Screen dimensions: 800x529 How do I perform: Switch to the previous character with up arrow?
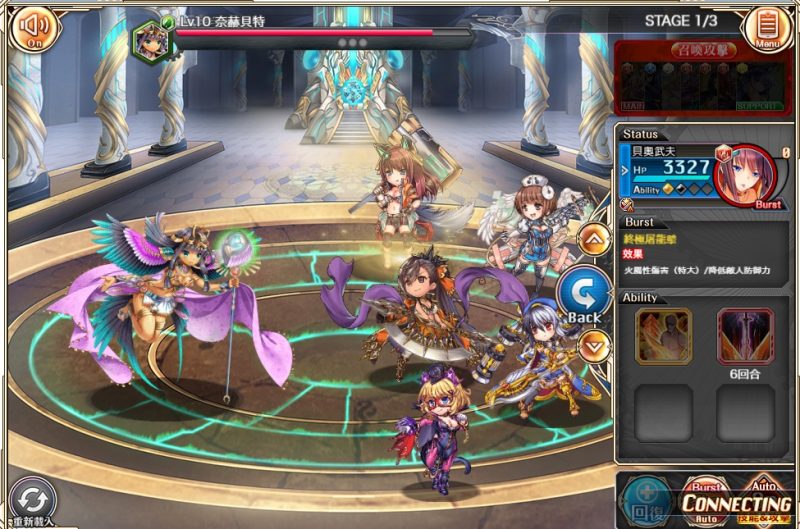pyautogui.click(x=593, y=239)
